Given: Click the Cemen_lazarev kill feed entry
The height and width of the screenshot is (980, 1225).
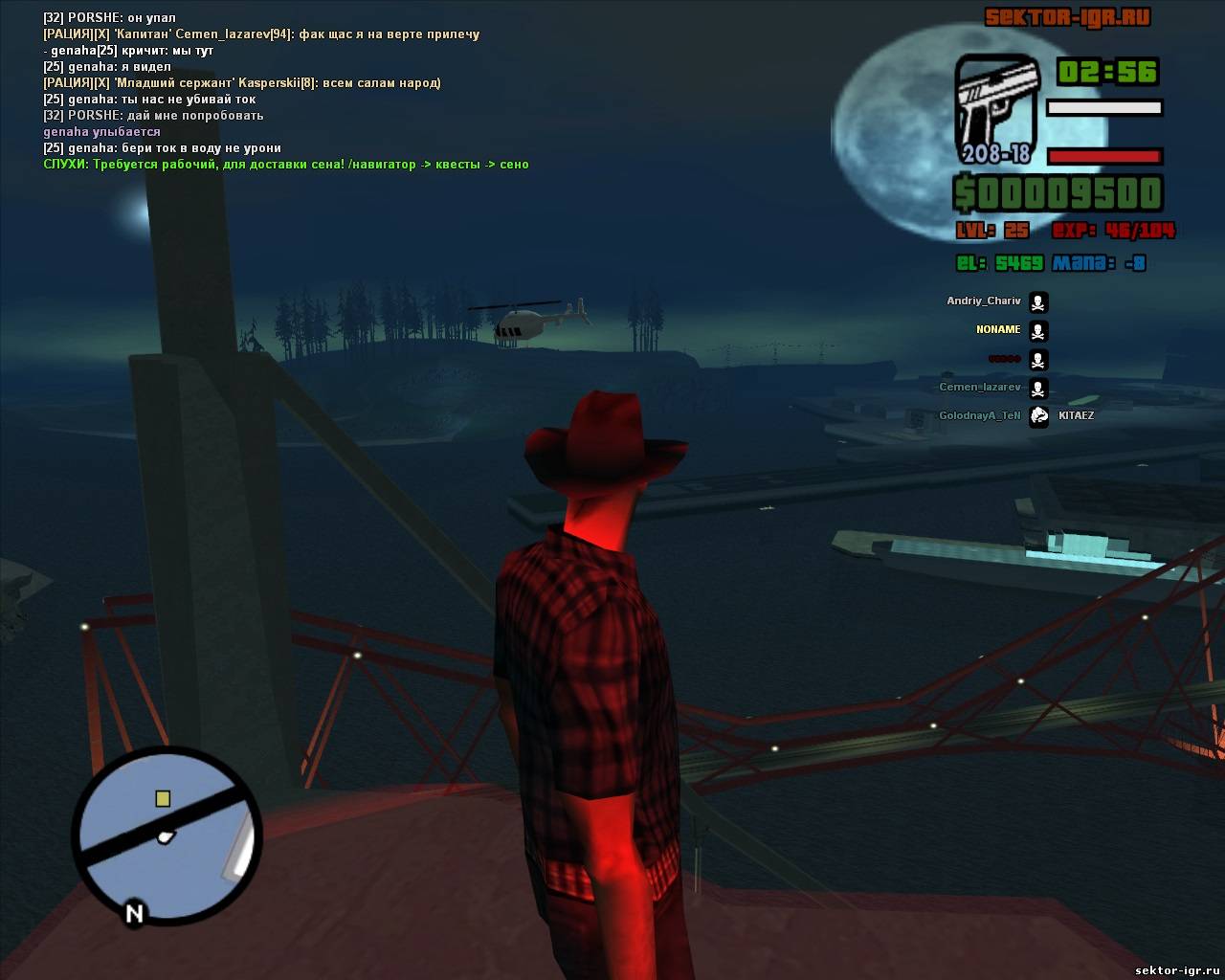Looking at the screenshot, I should pos(980,388).
